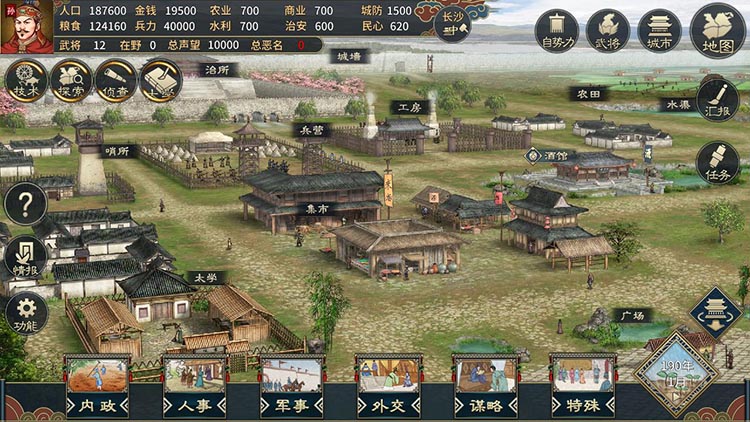Screen dimensions: 750x422
Task: Open the 技术 technology screen
Action: click(25, 80)
